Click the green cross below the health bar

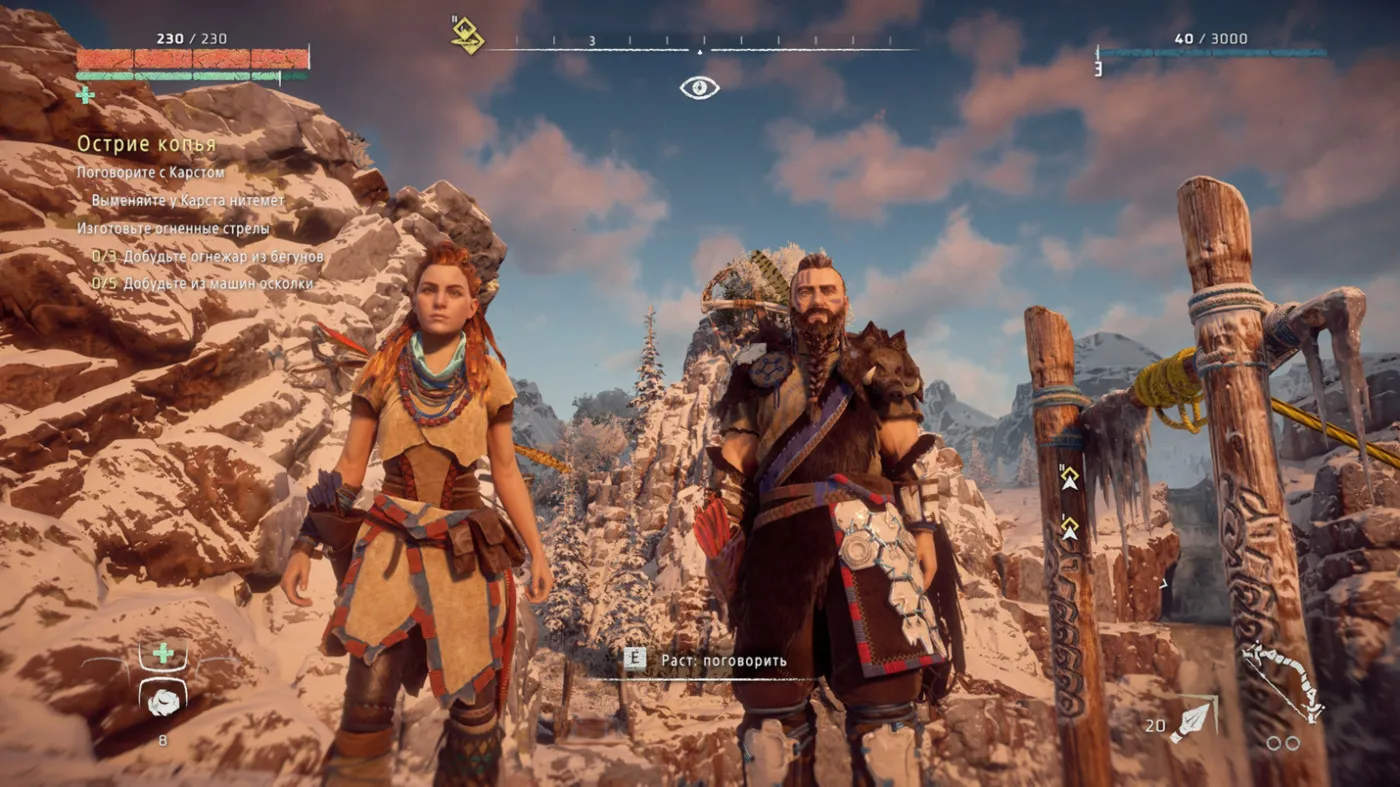tap(86, 94)
